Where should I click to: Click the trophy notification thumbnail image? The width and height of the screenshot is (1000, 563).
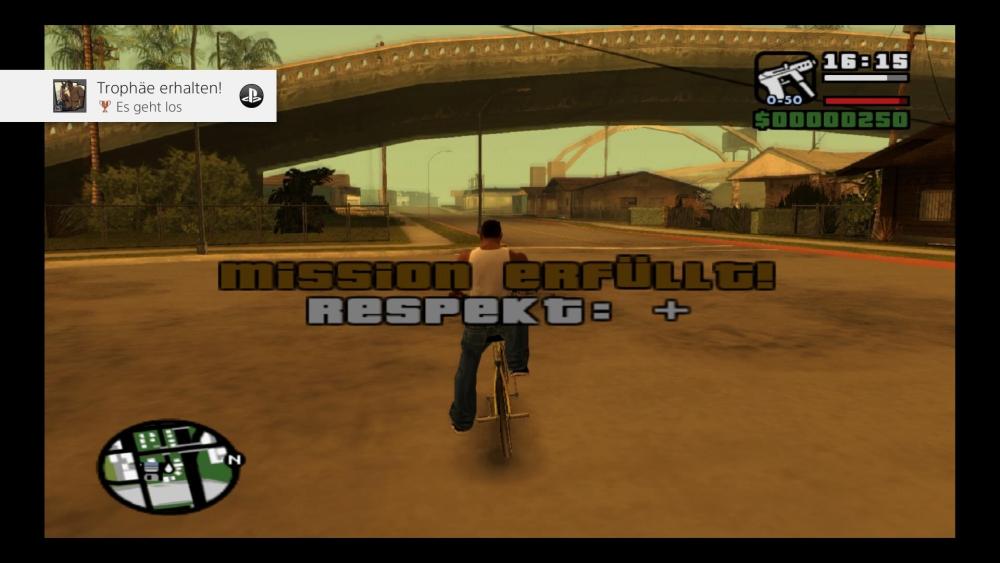[x=70, y=96]
